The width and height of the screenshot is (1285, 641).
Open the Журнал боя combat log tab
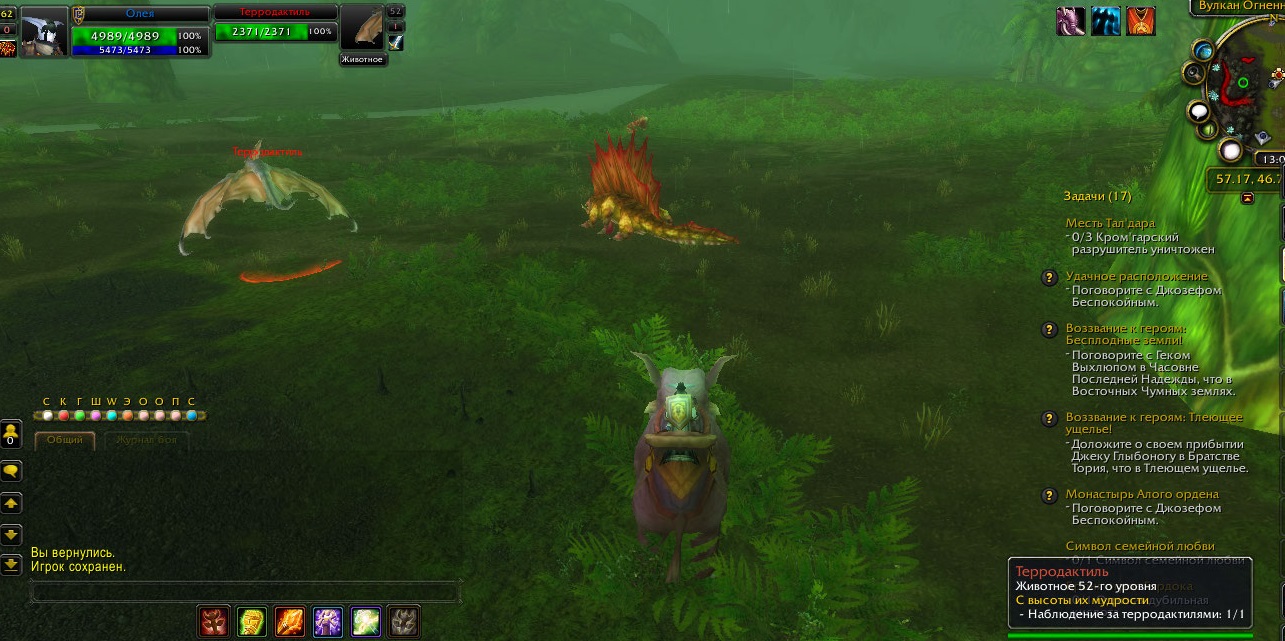pyautogui.click(x=147, y=440)
